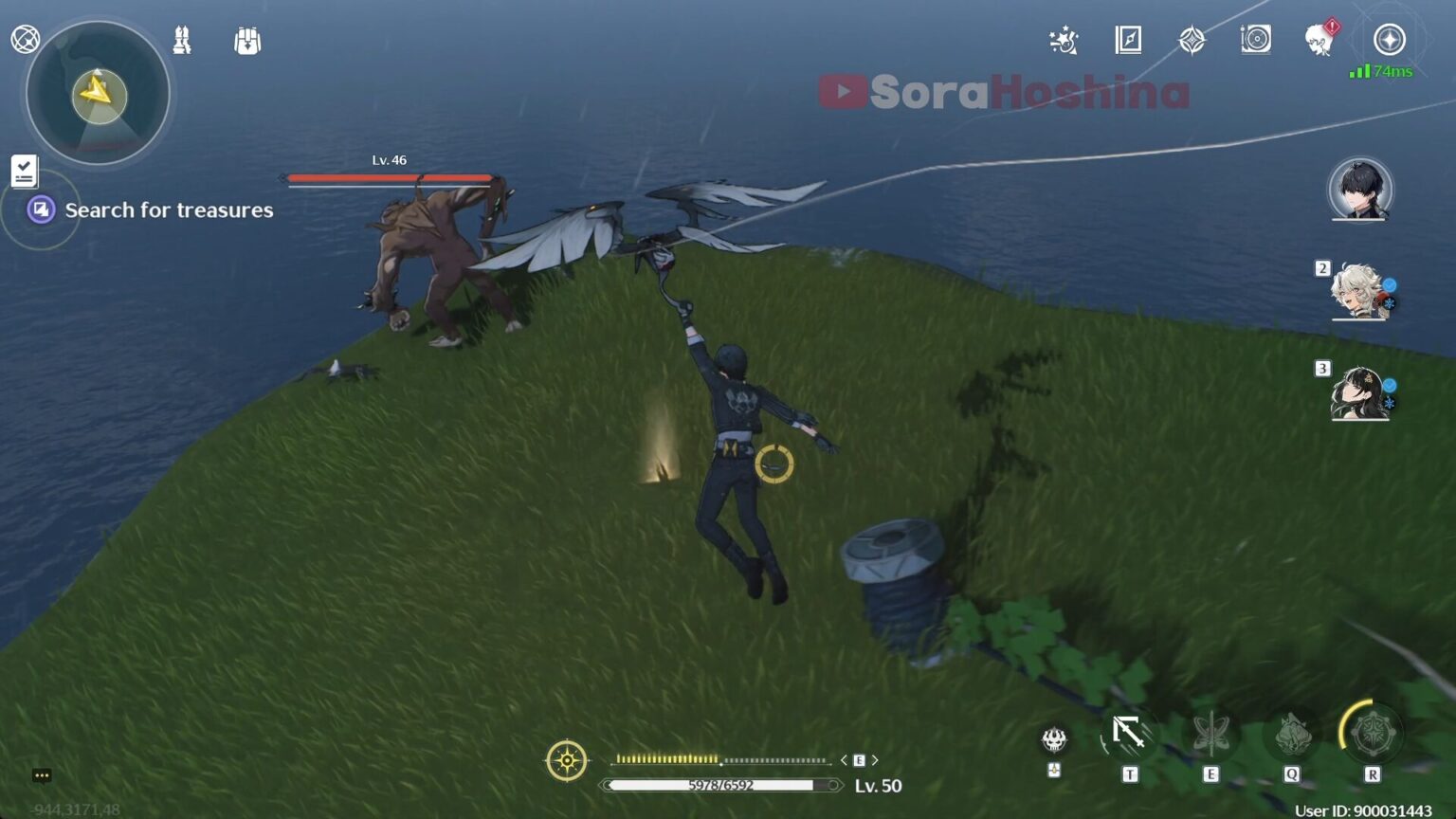Open the chess pieces menu icon

[x=182, y=40]
